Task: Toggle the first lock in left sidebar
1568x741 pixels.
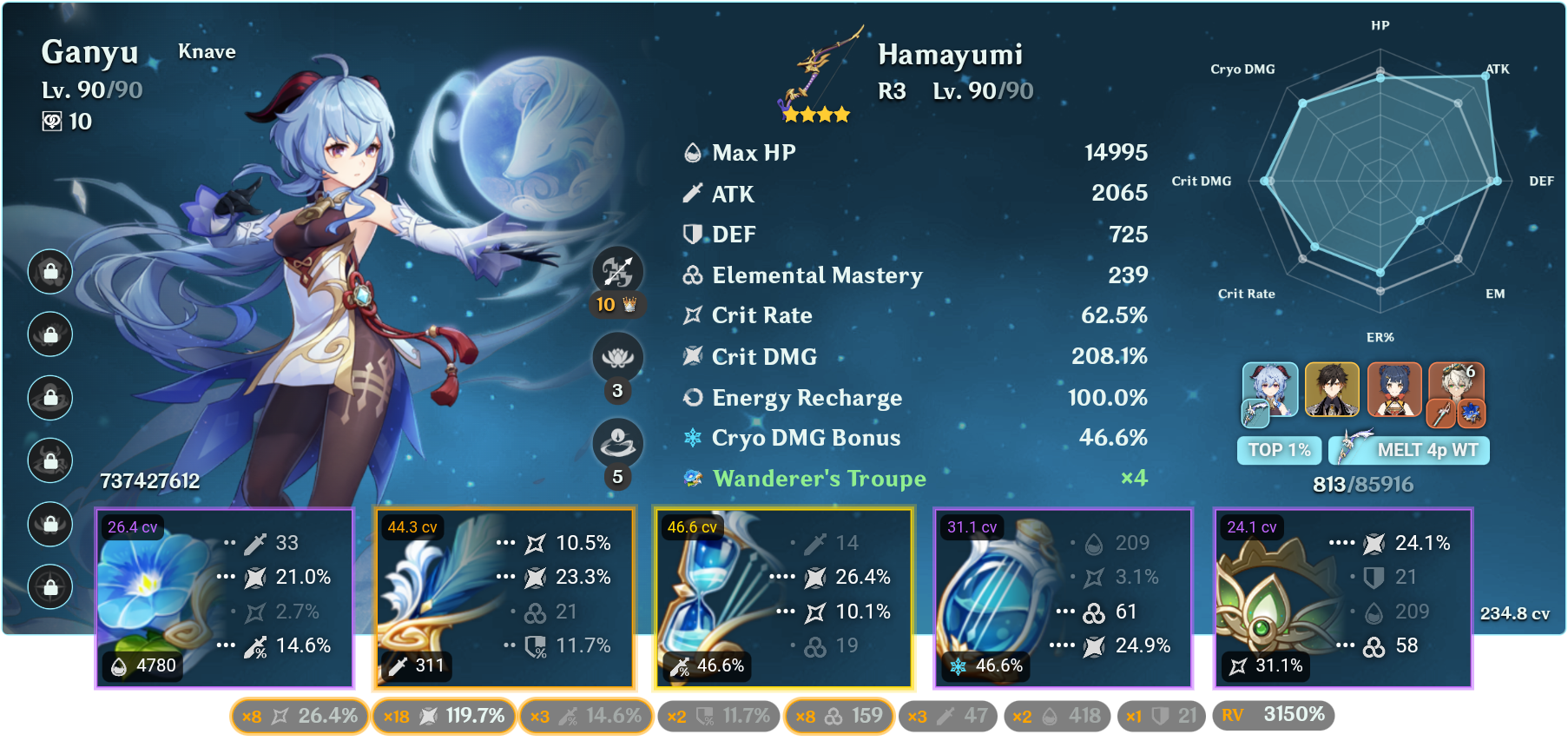Action: pos(49,272)
